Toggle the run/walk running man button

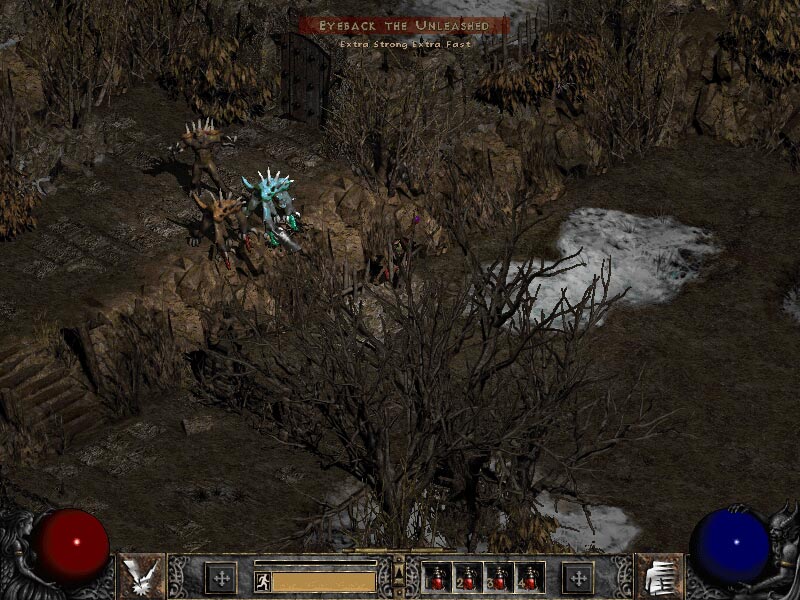tap(263, 581)
